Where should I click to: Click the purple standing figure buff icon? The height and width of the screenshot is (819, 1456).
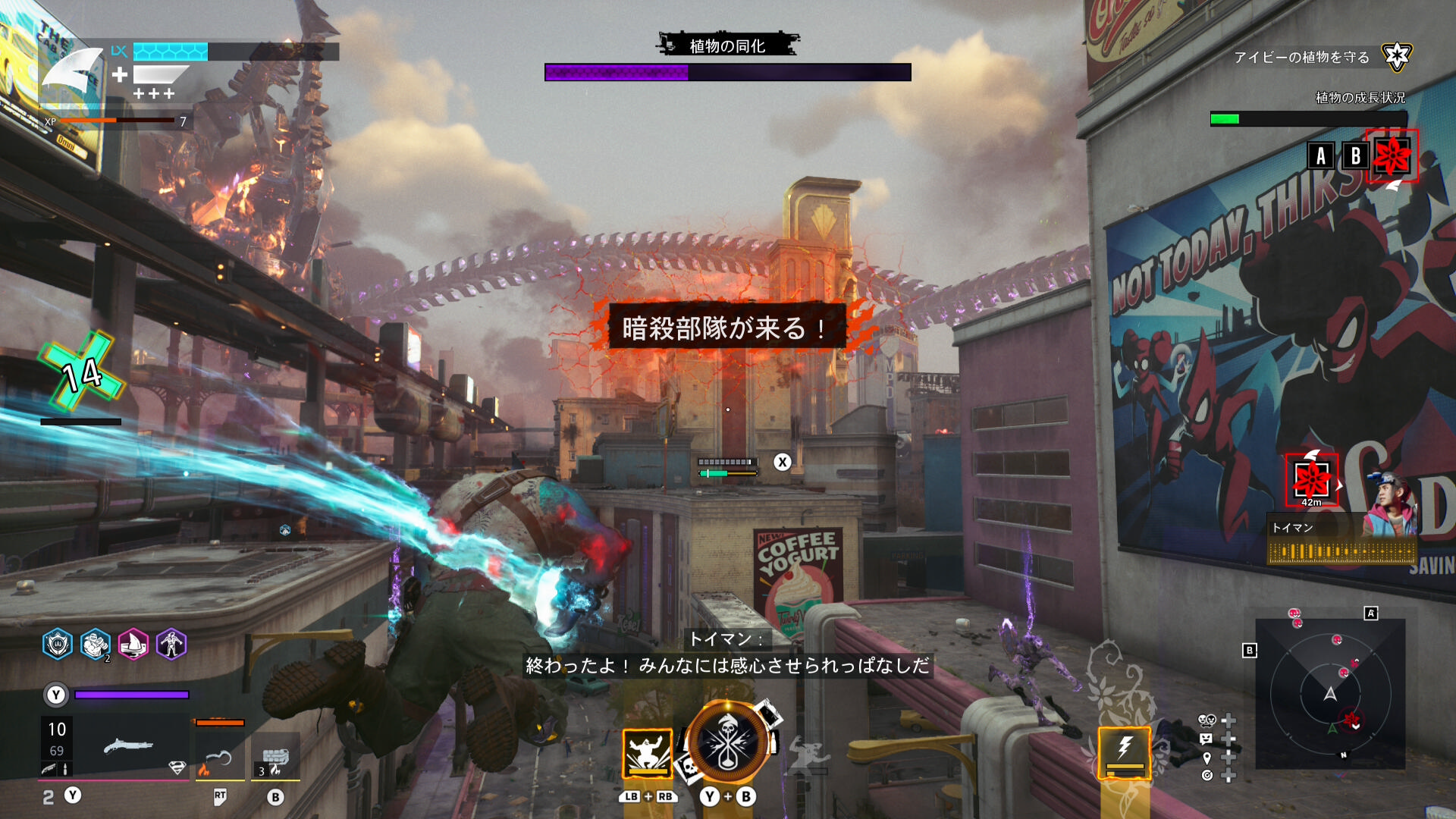point(171,645)
